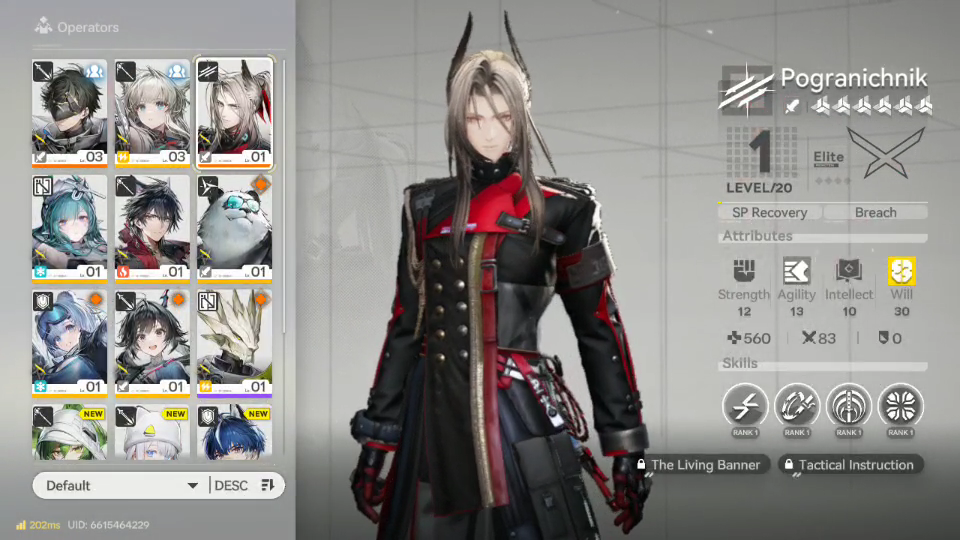Select the blonde operator with animal ears

point(152,112)
